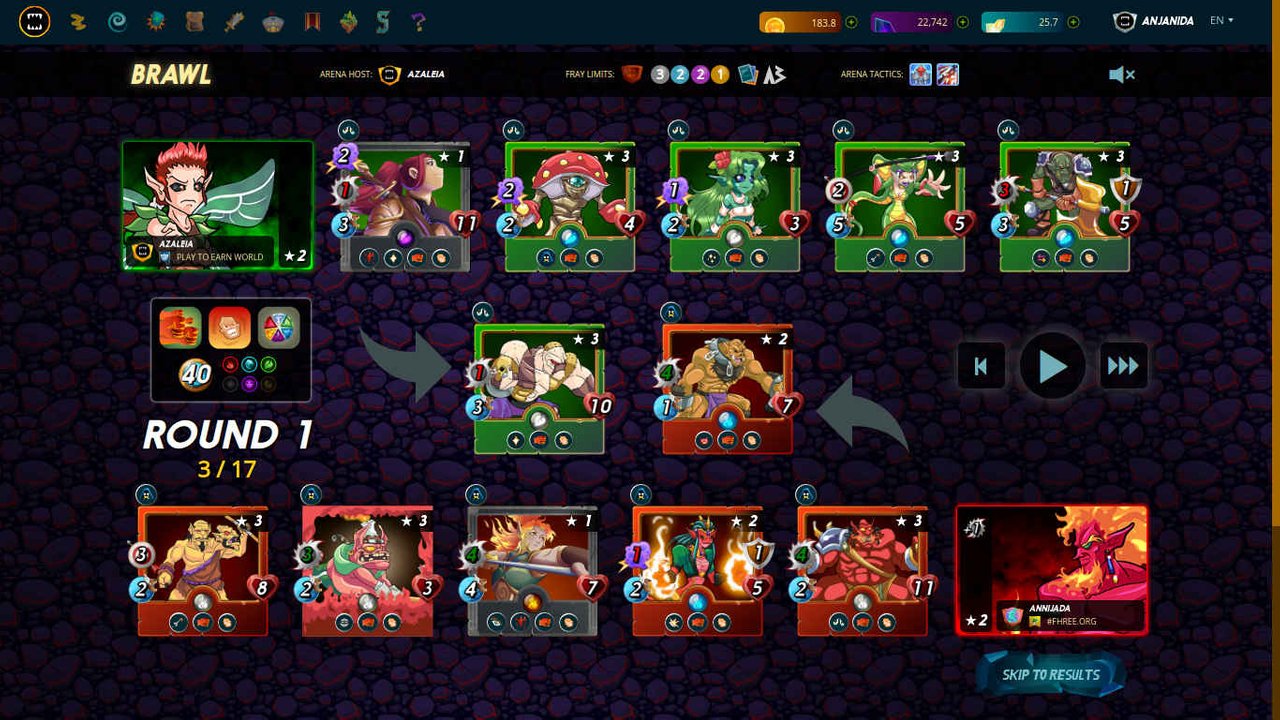The width and height of the screenshot is (1280, 720).
Task: Open the crossed sword menu icon
Action: pos(234,22)
